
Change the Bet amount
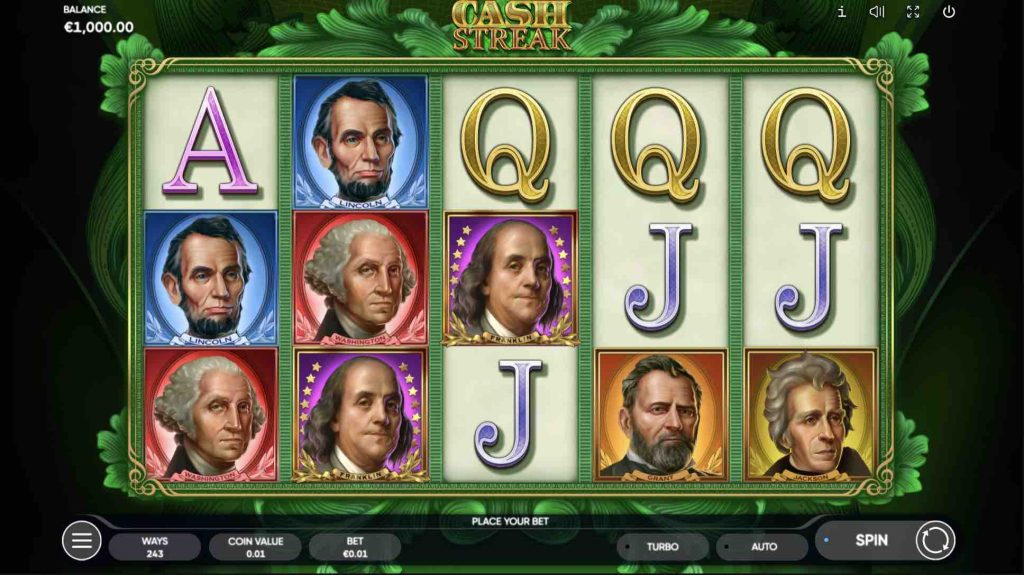355,547
